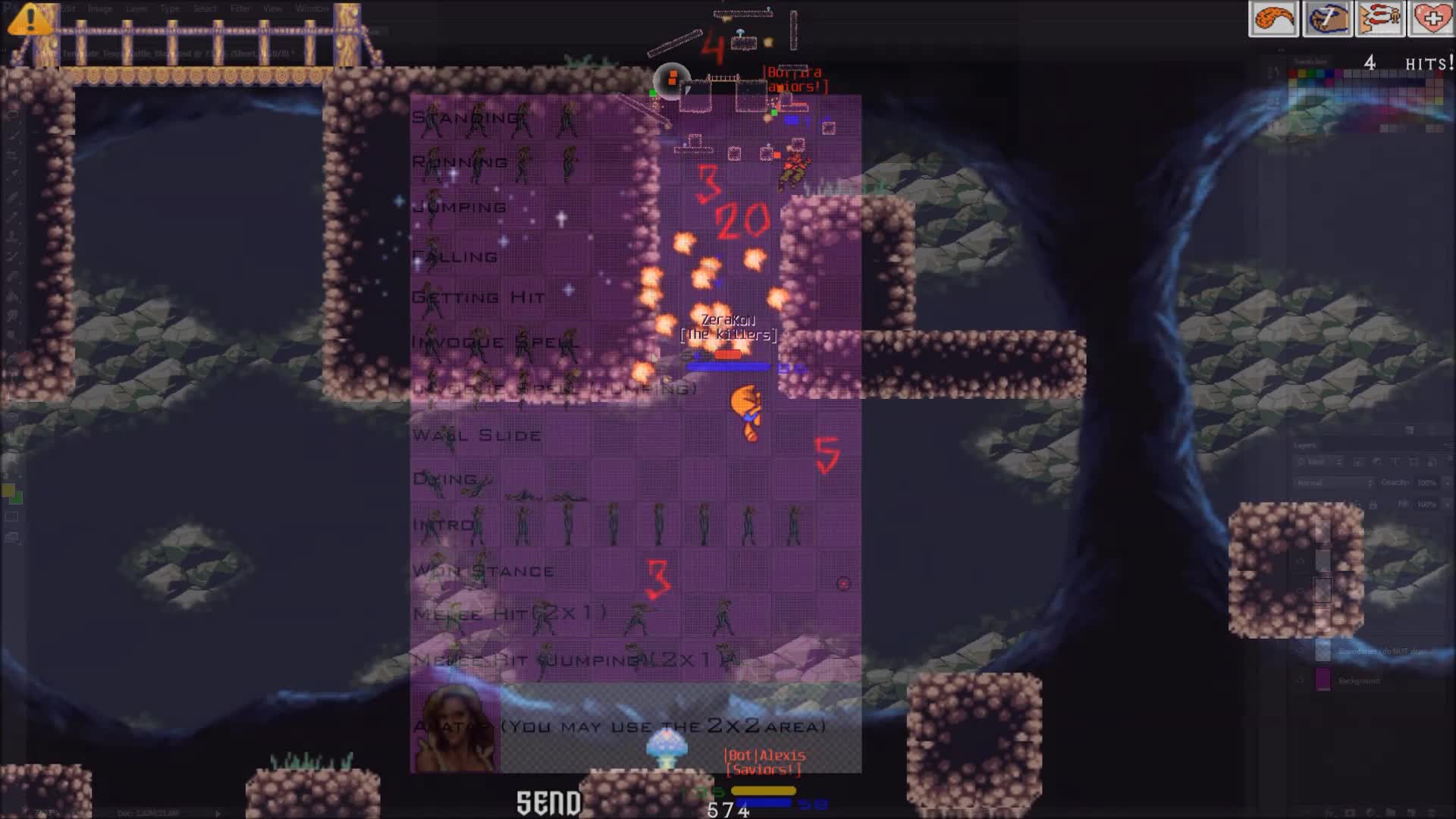Toggle visibility of the Boundaries (do NOT draw) layer
The image size is (1456, 819).
coord(1301,651)
